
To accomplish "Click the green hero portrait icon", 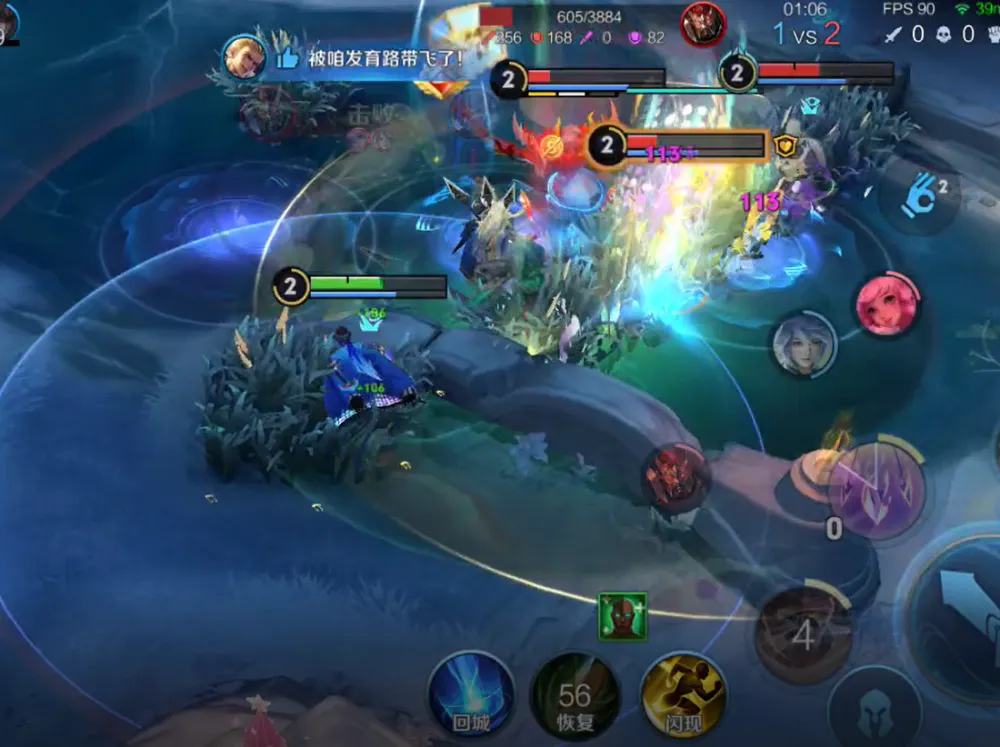I will coord(622,616).
